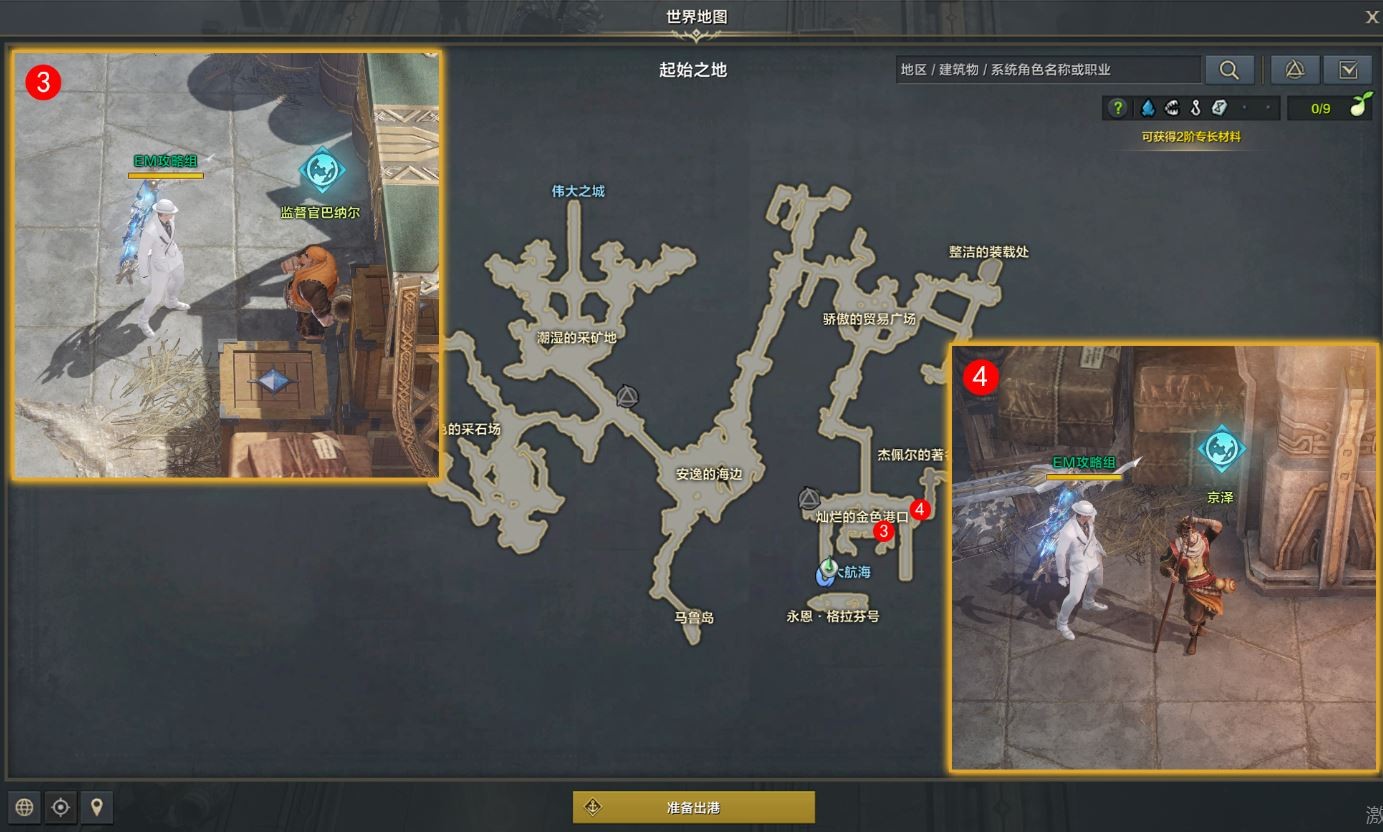Click the location pin button
Screen dimensions: 1383x832
coord(96,807)
